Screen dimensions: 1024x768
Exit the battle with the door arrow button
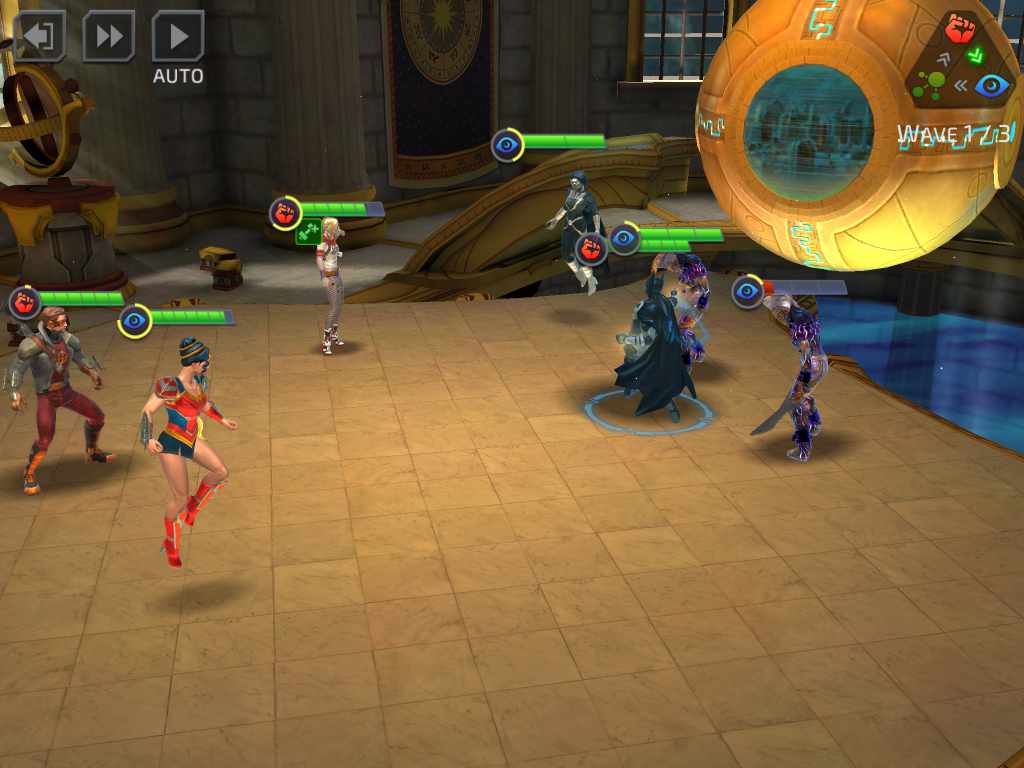(x=39, y=37)
